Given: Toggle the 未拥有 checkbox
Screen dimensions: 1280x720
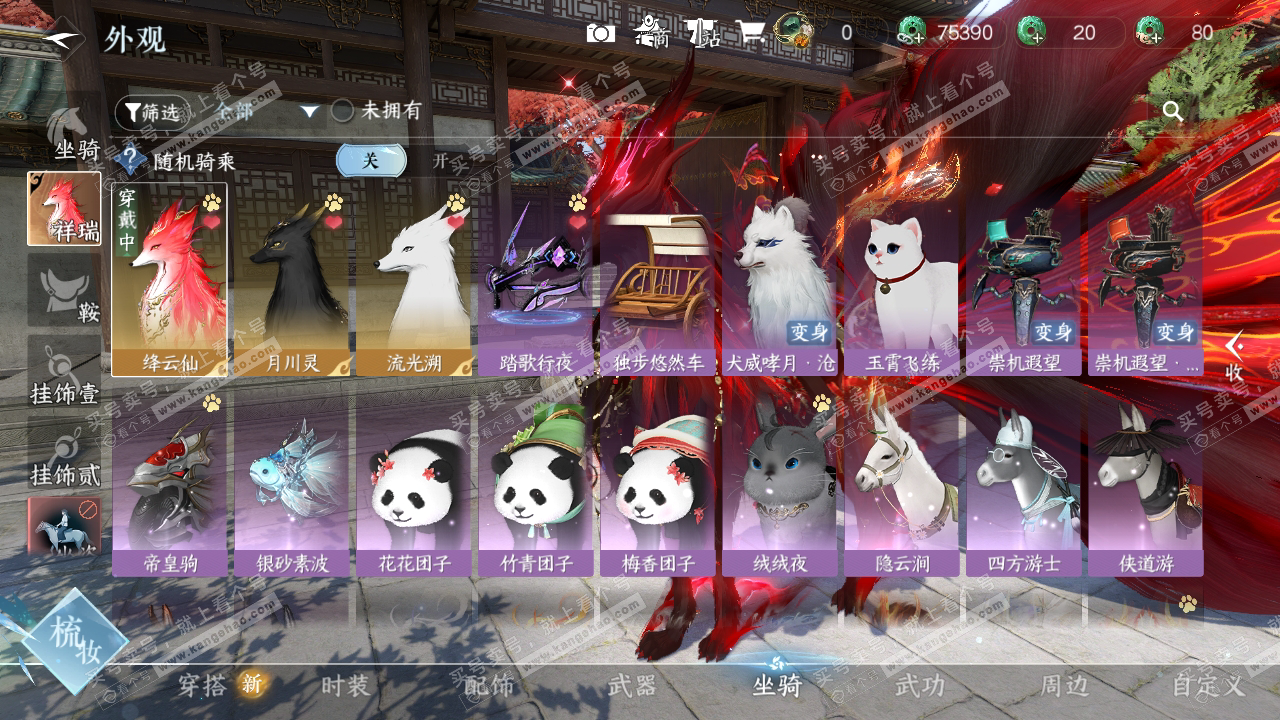Looking at the screenshot, I should point(343,111).
